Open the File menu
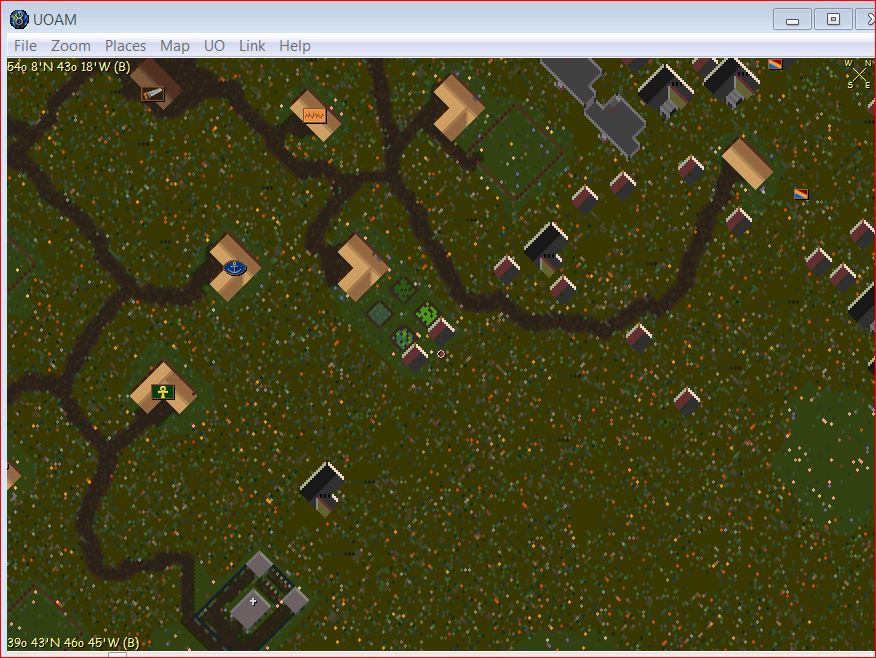Screen dimensions: 876x658 pyautogui.click(x=25, y=46)
